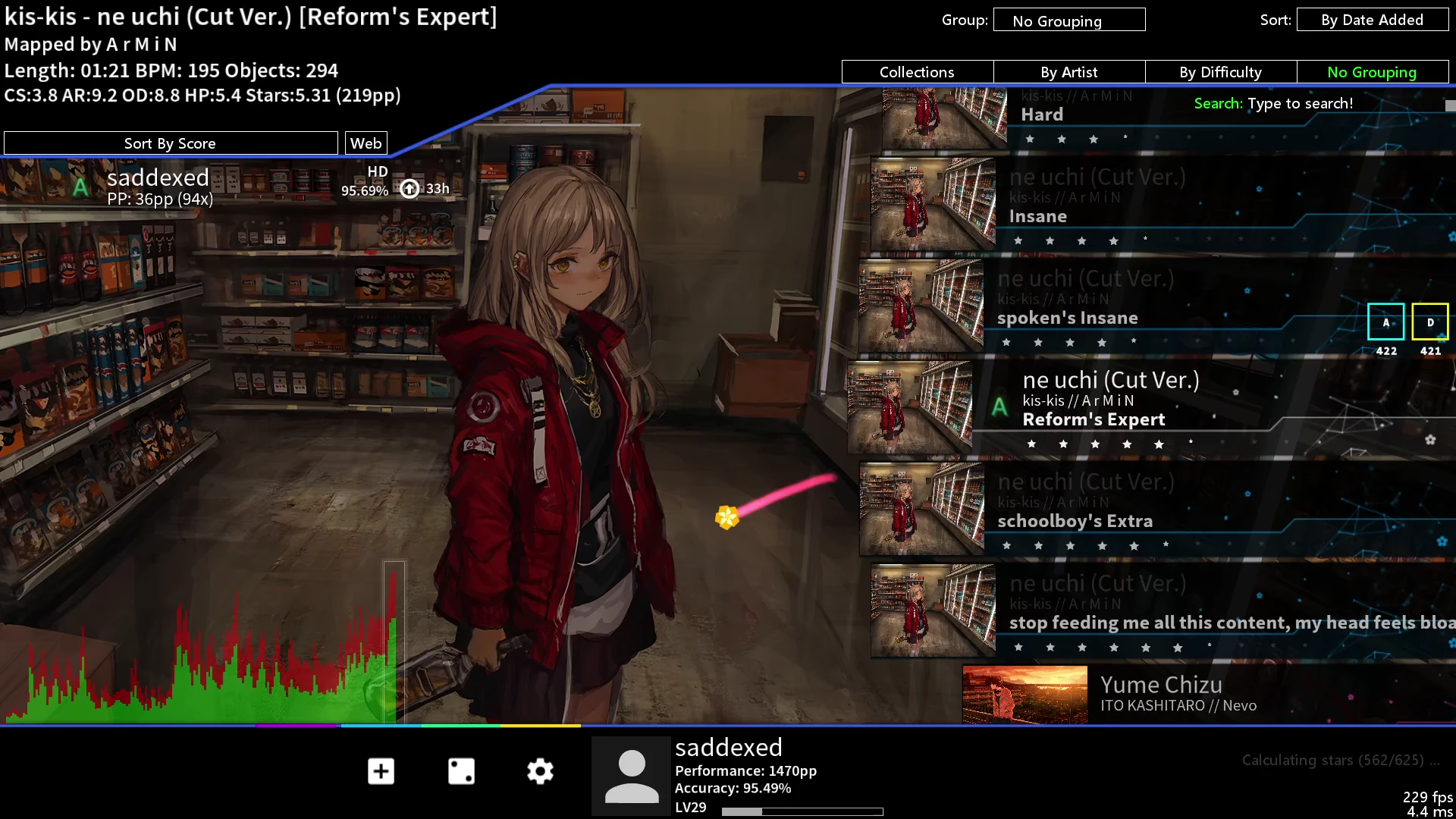Viewport: 1456px width, 819px height.
Task: Switch to the By Difficulty tab
Action: click(1220, 72)
